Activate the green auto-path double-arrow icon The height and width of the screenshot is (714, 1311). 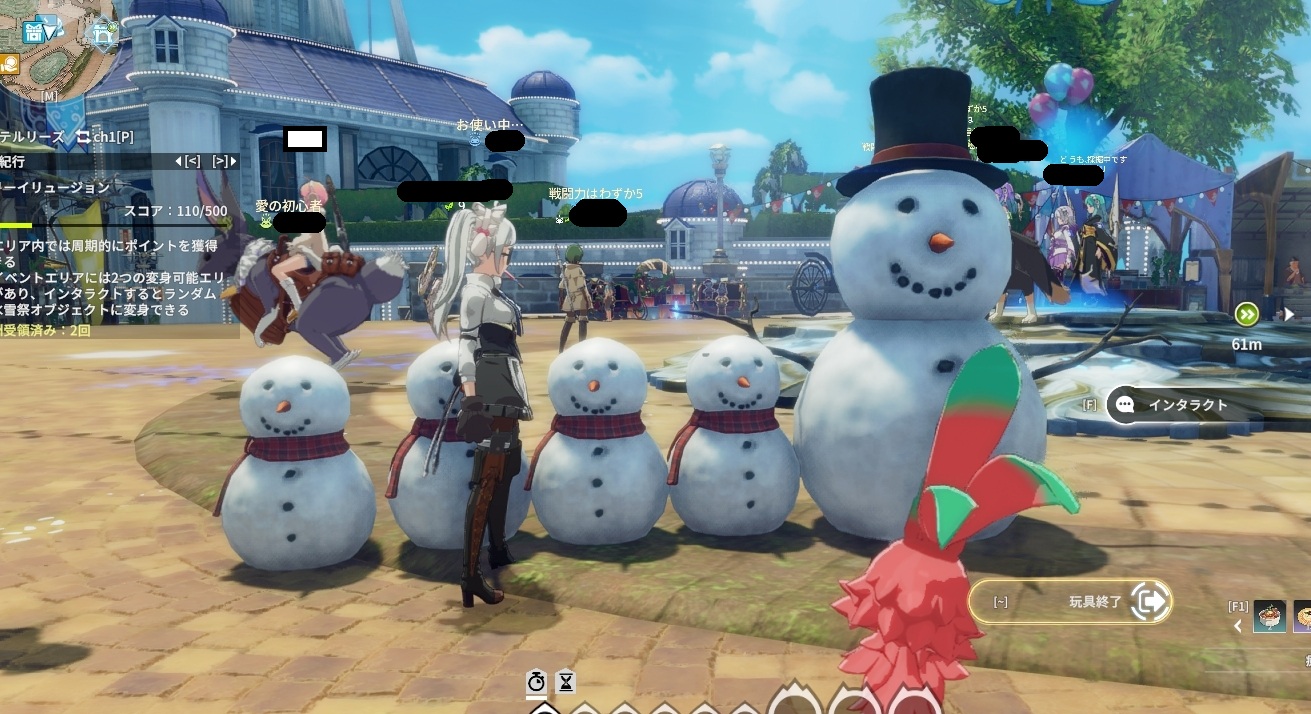pyautogui.click(x=1246, y=314)
